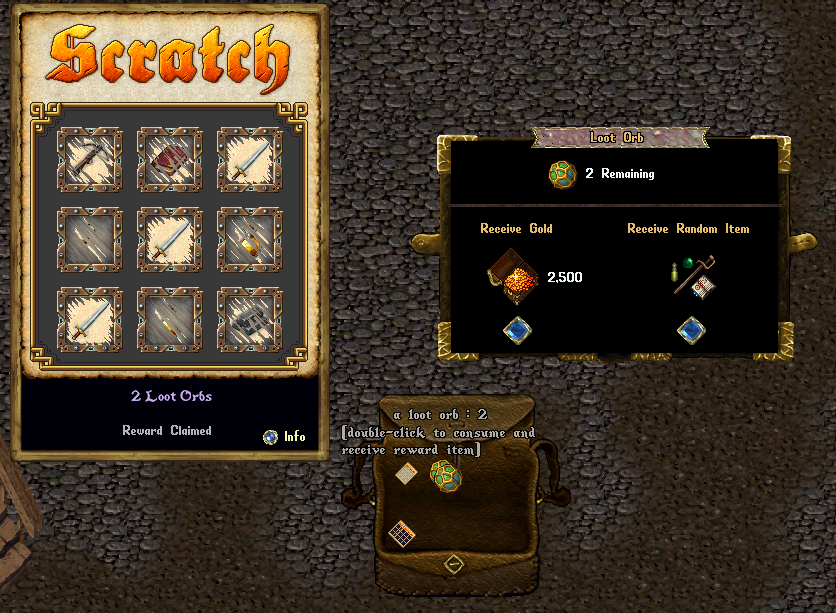Click the golden item scratch tile
836x613 pixels.
pos(249,240)
